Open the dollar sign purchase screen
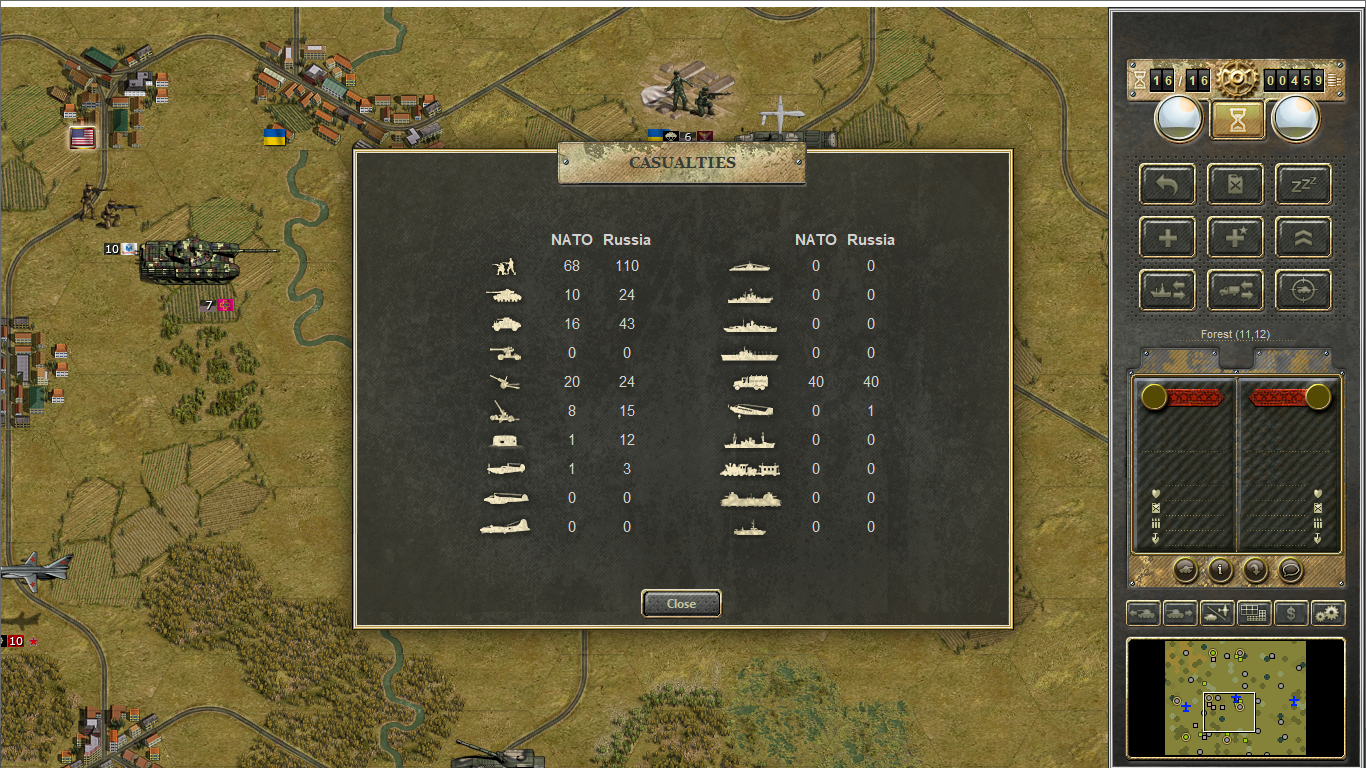1366x768 pixels. click(1291, 613)
